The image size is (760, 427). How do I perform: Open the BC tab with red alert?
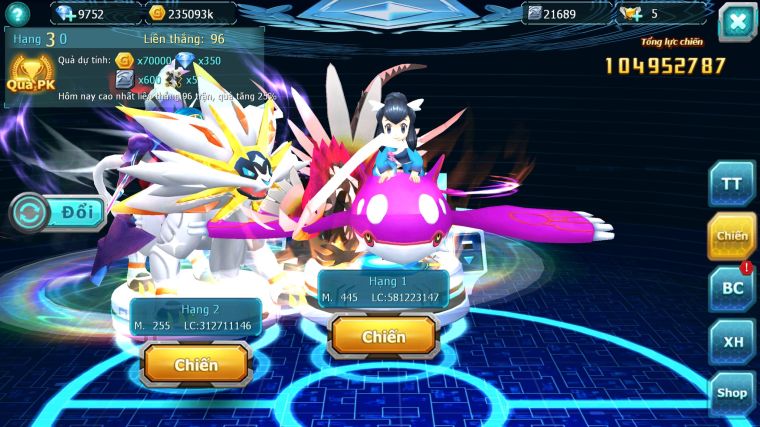tap(731, 289)
